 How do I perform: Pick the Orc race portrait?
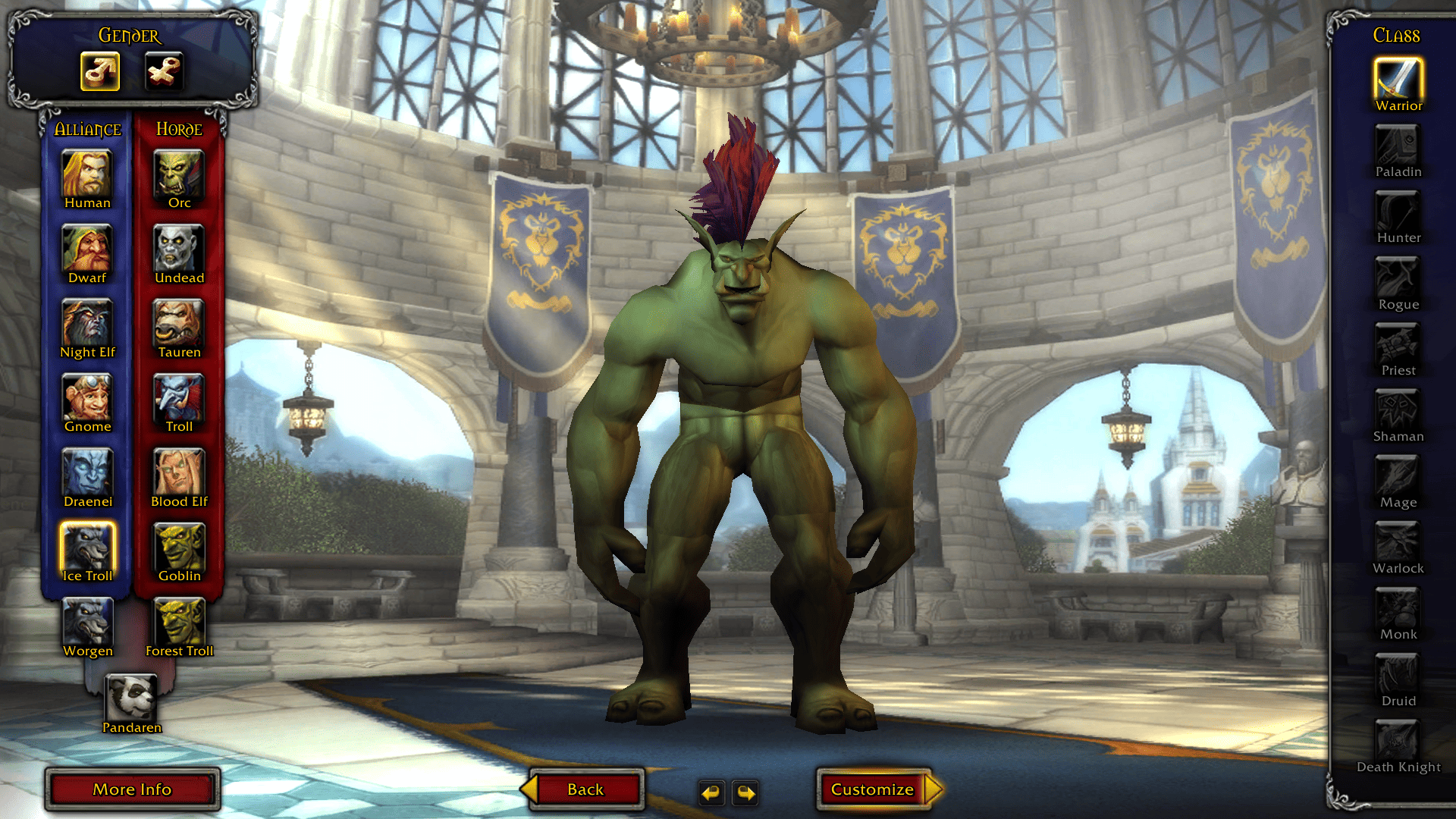coord(179,174)
